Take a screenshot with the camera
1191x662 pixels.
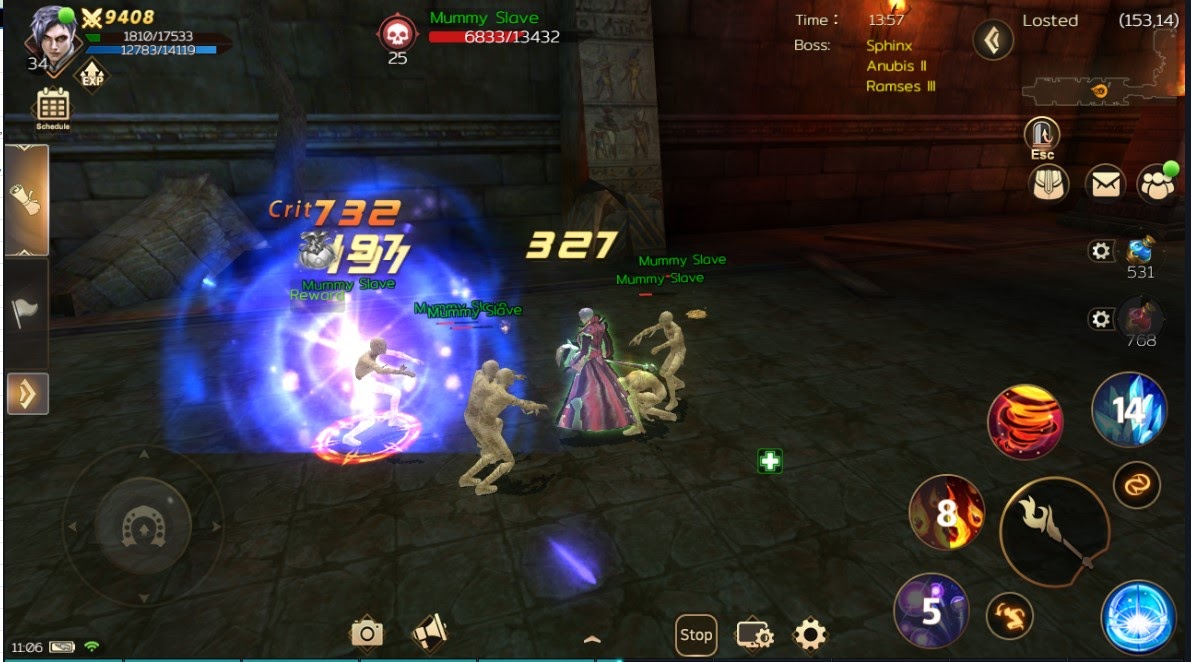pos(367,633)
